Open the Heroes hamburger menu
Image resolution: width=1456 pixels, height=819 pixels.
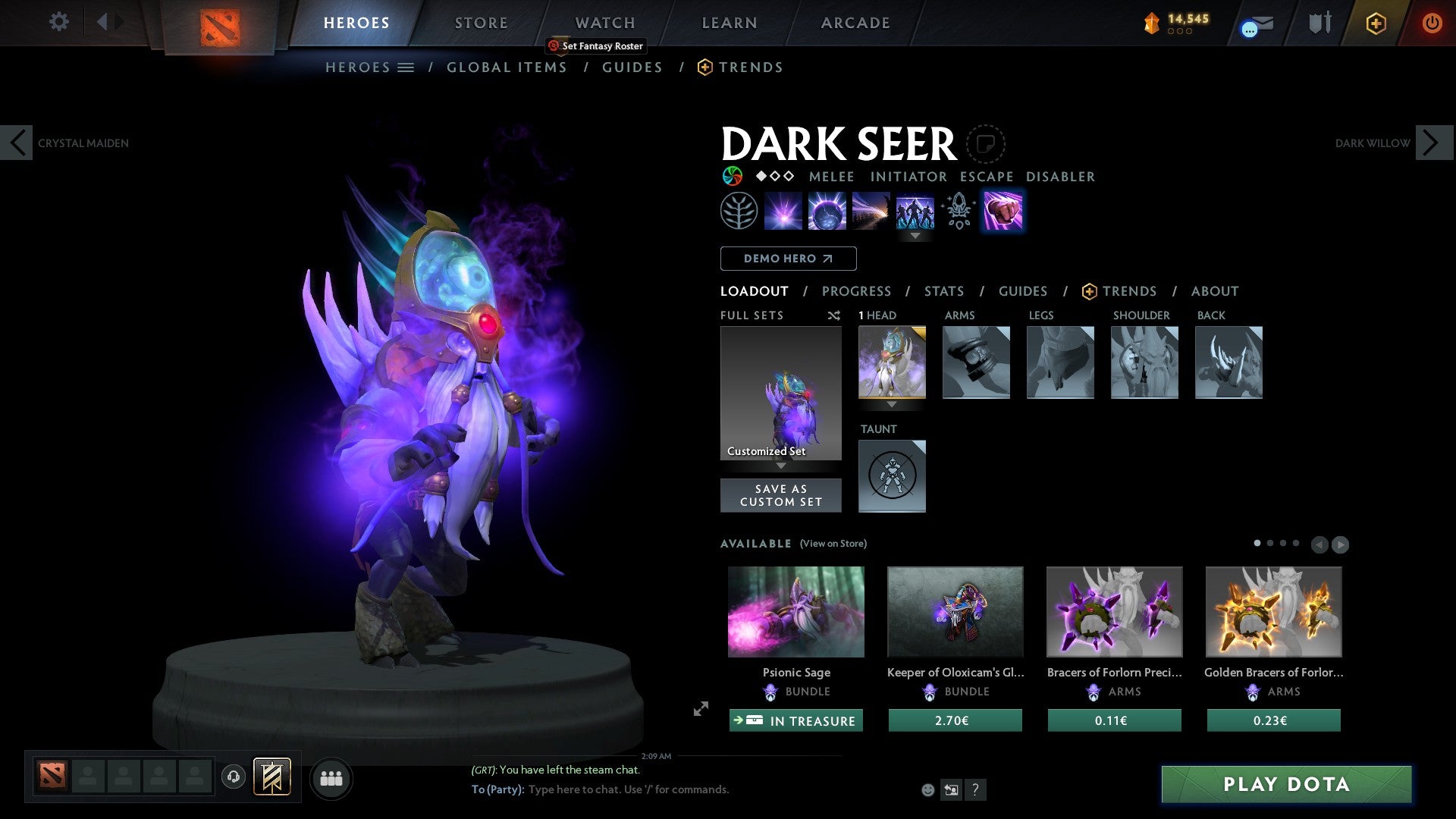click(x=406, y=67)
